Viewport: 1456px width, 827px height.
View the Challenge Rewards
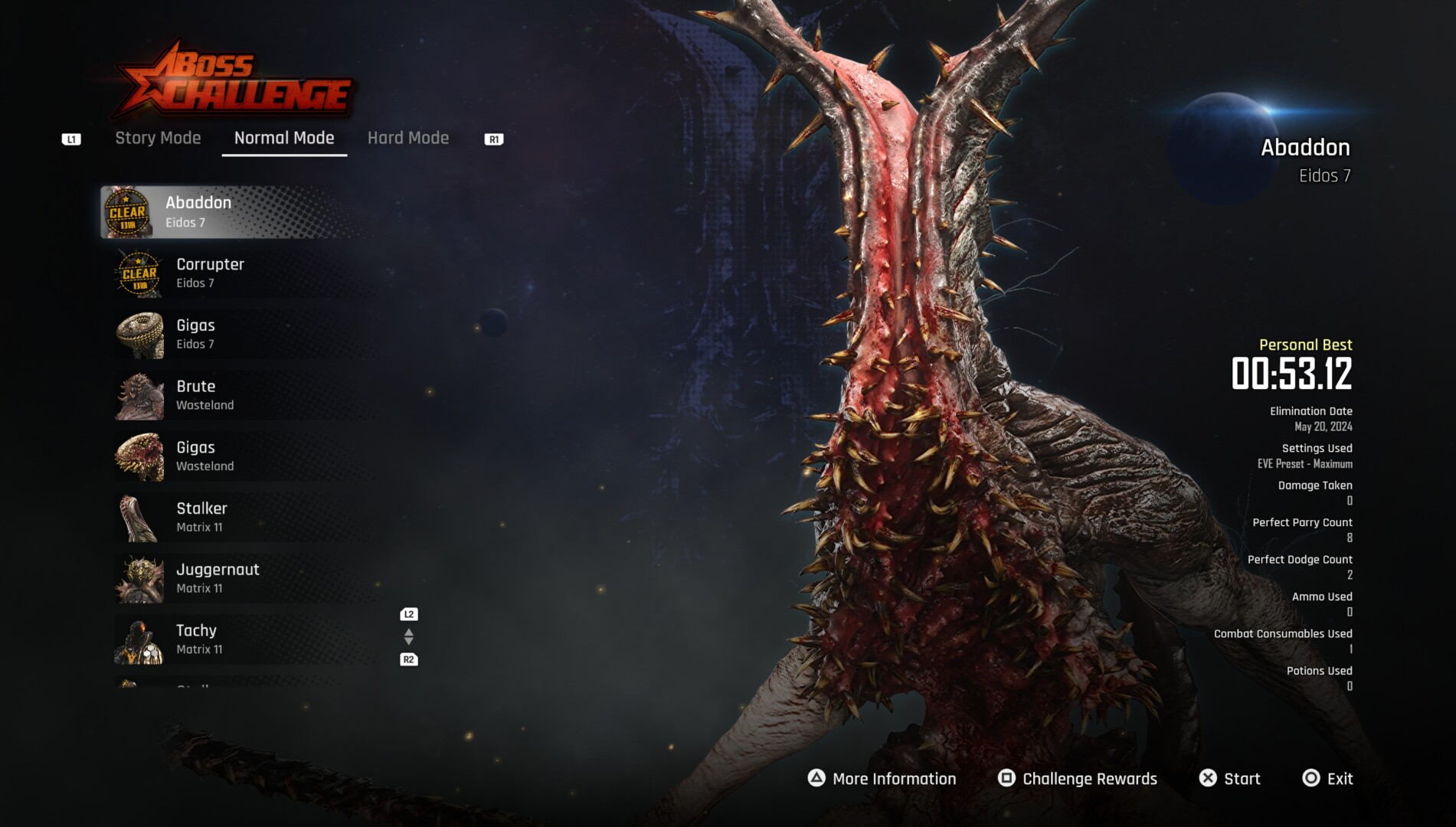tap(1078, 779)
